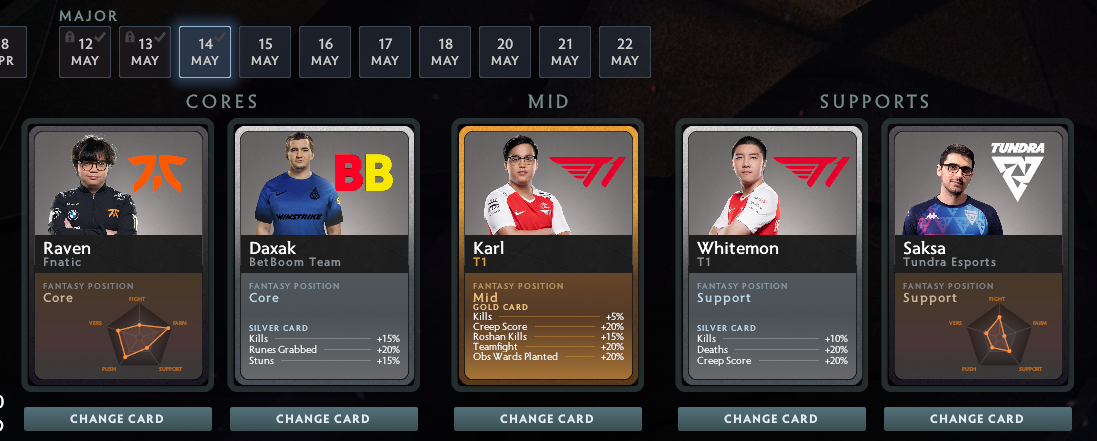Select the Saksa Tundra Esports card

pyautogui.click(x=978, y=255)
